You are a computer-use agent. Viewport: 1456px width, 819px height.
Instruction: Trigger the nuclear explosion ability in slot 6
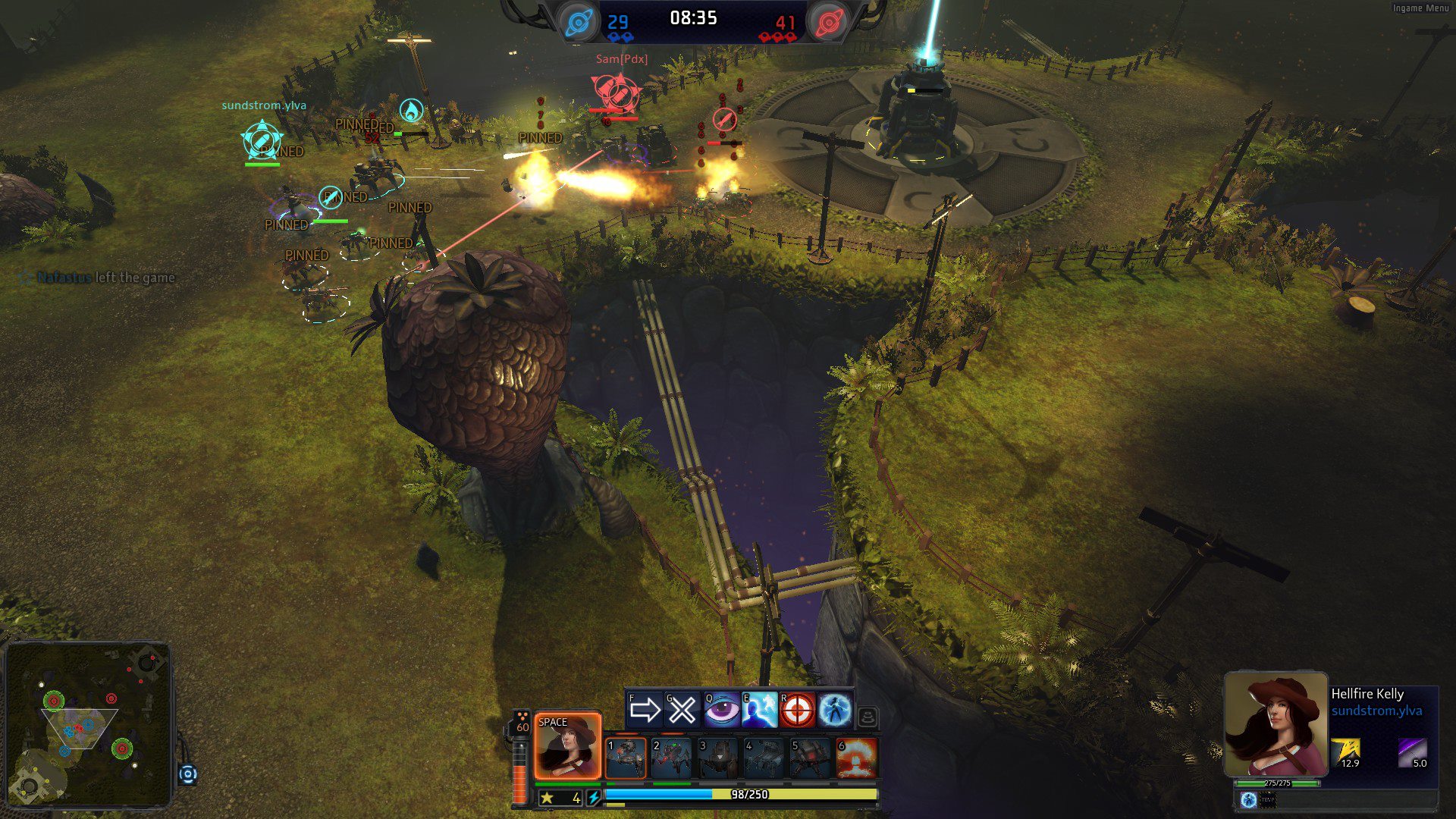856,758
